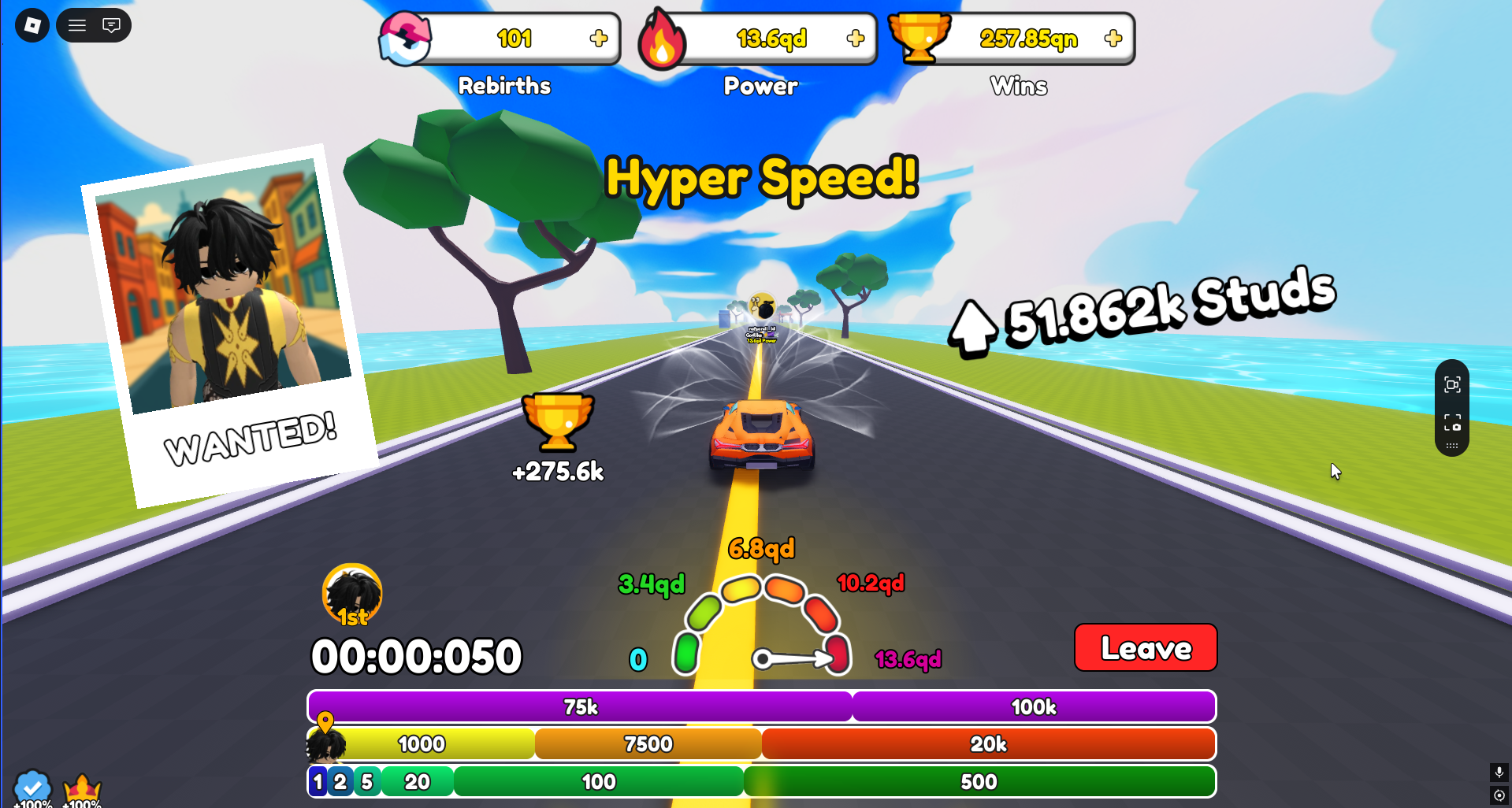1512x808 pixels.
Task: Open the in-game chat bubble icon
Action: point(110,24)
